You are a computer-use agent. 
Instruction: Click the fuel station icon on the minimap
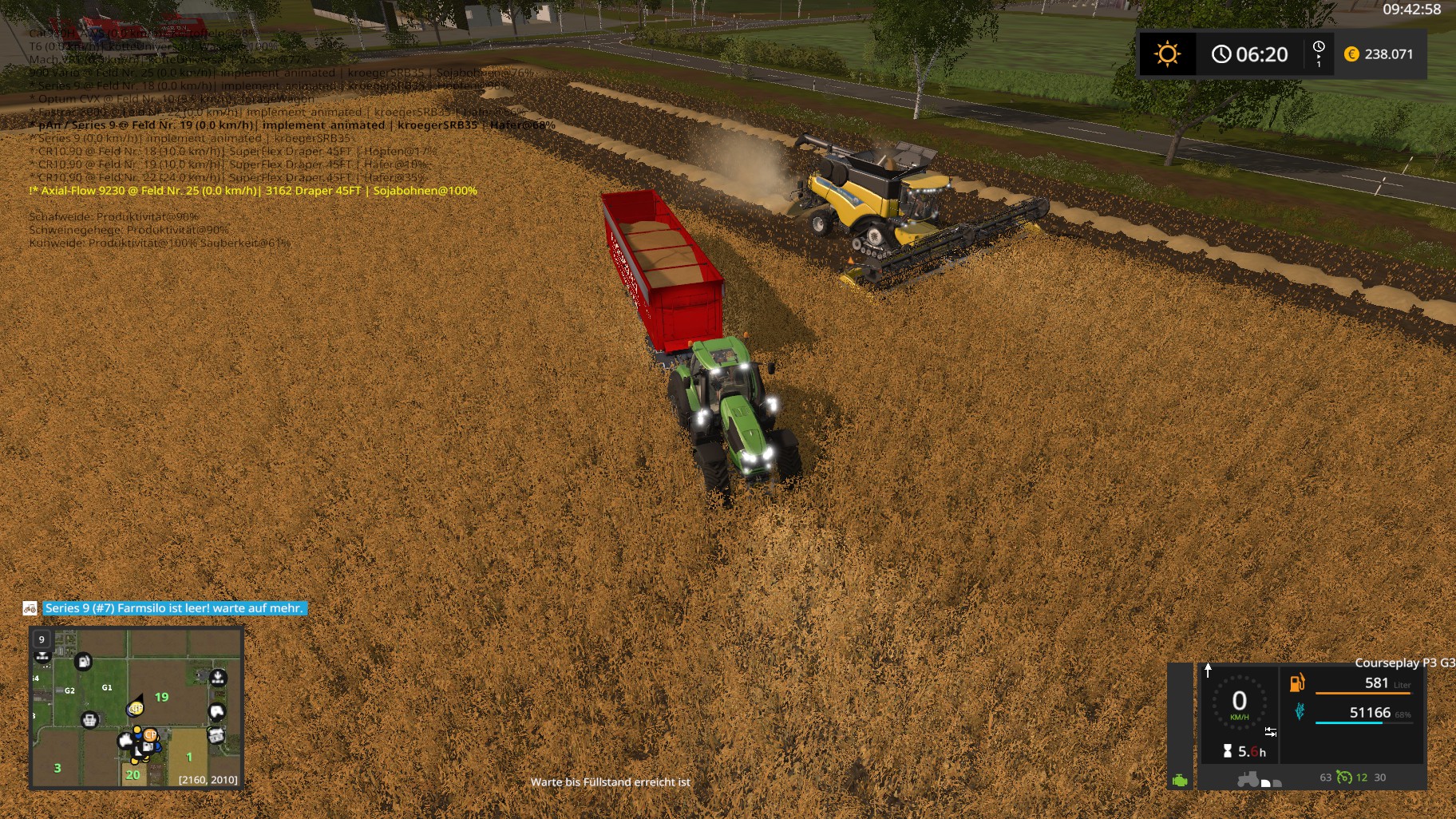pyautogui.click(x=84, y=662)
